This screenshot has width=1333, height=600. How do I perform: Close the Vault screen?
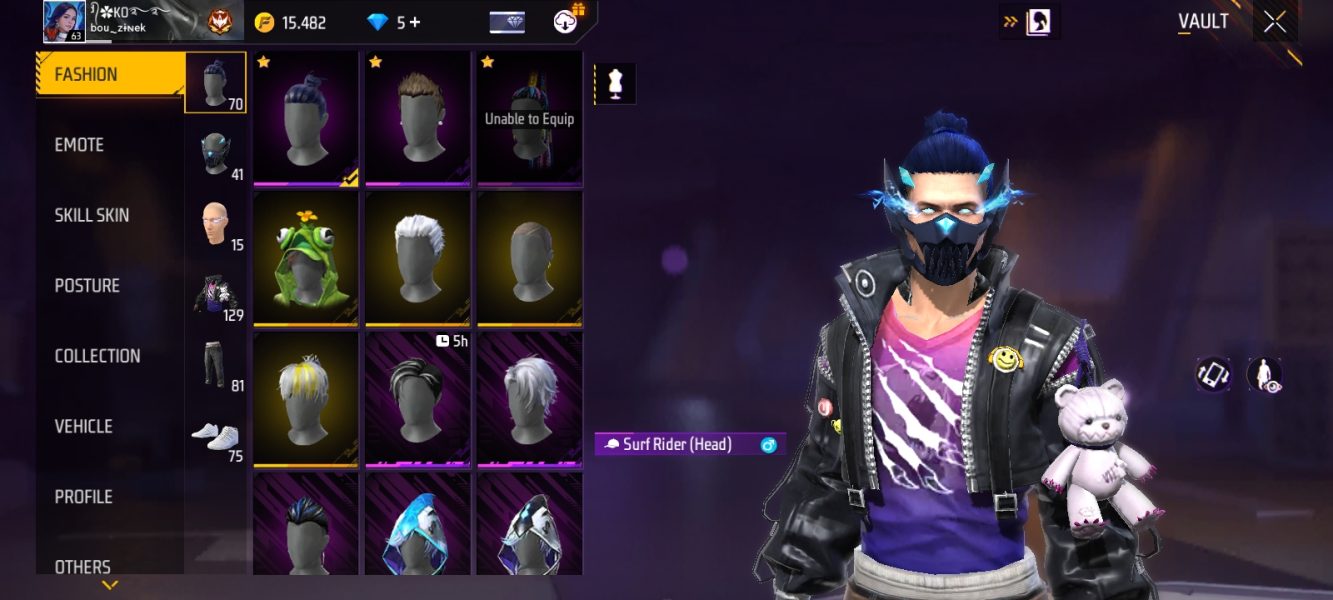(x=1275, y=22)
